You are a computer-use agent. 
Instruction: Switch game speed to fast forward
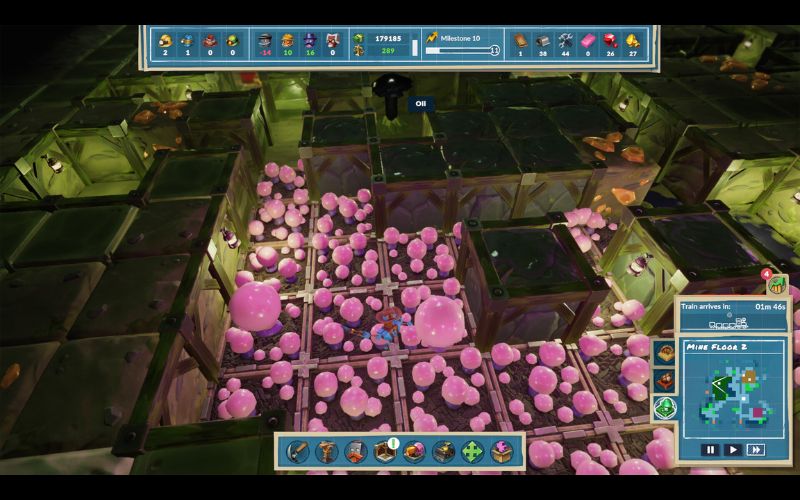click(x=756, y=450)
